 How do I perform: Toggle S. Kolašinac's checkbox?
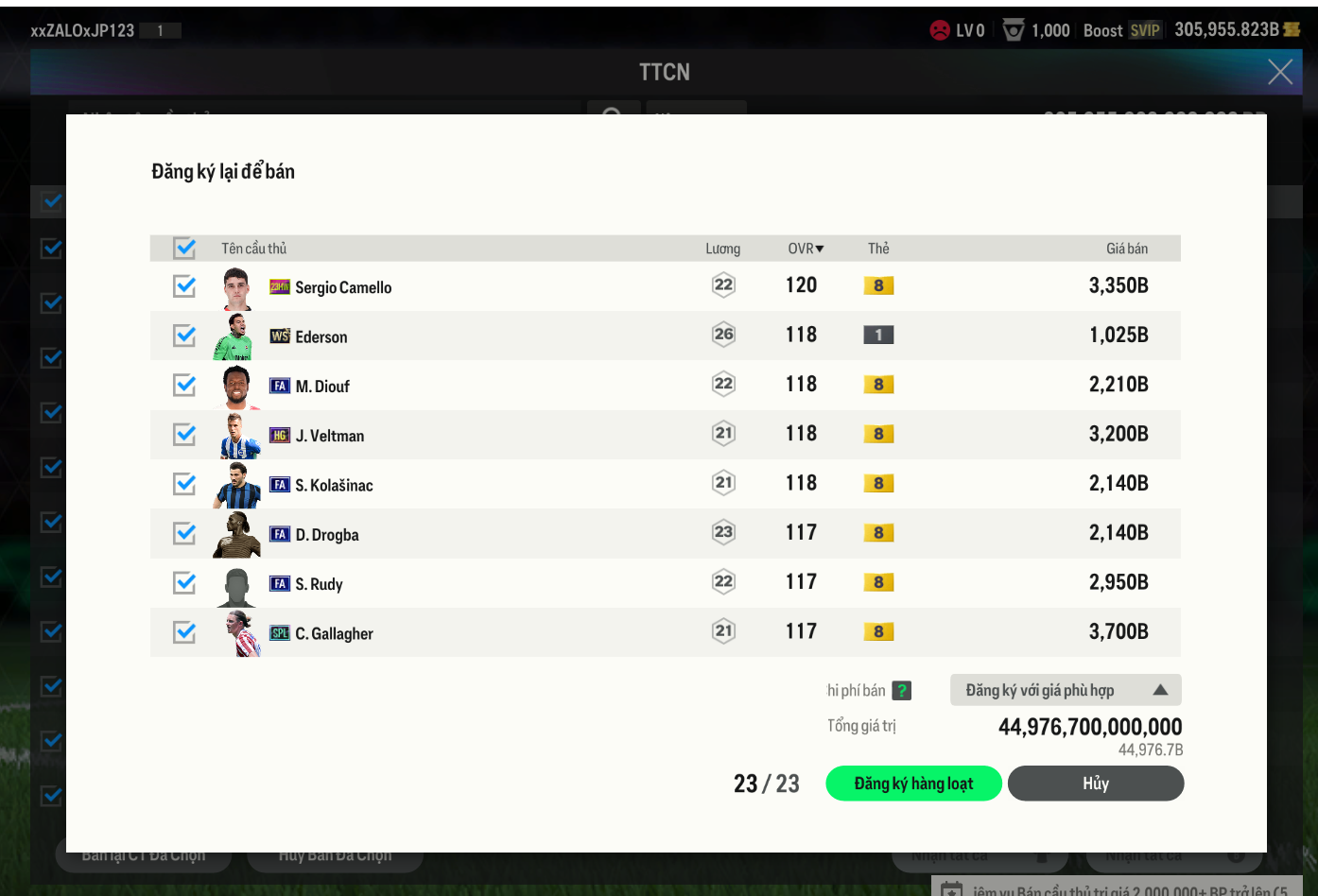tap(184, 484)
